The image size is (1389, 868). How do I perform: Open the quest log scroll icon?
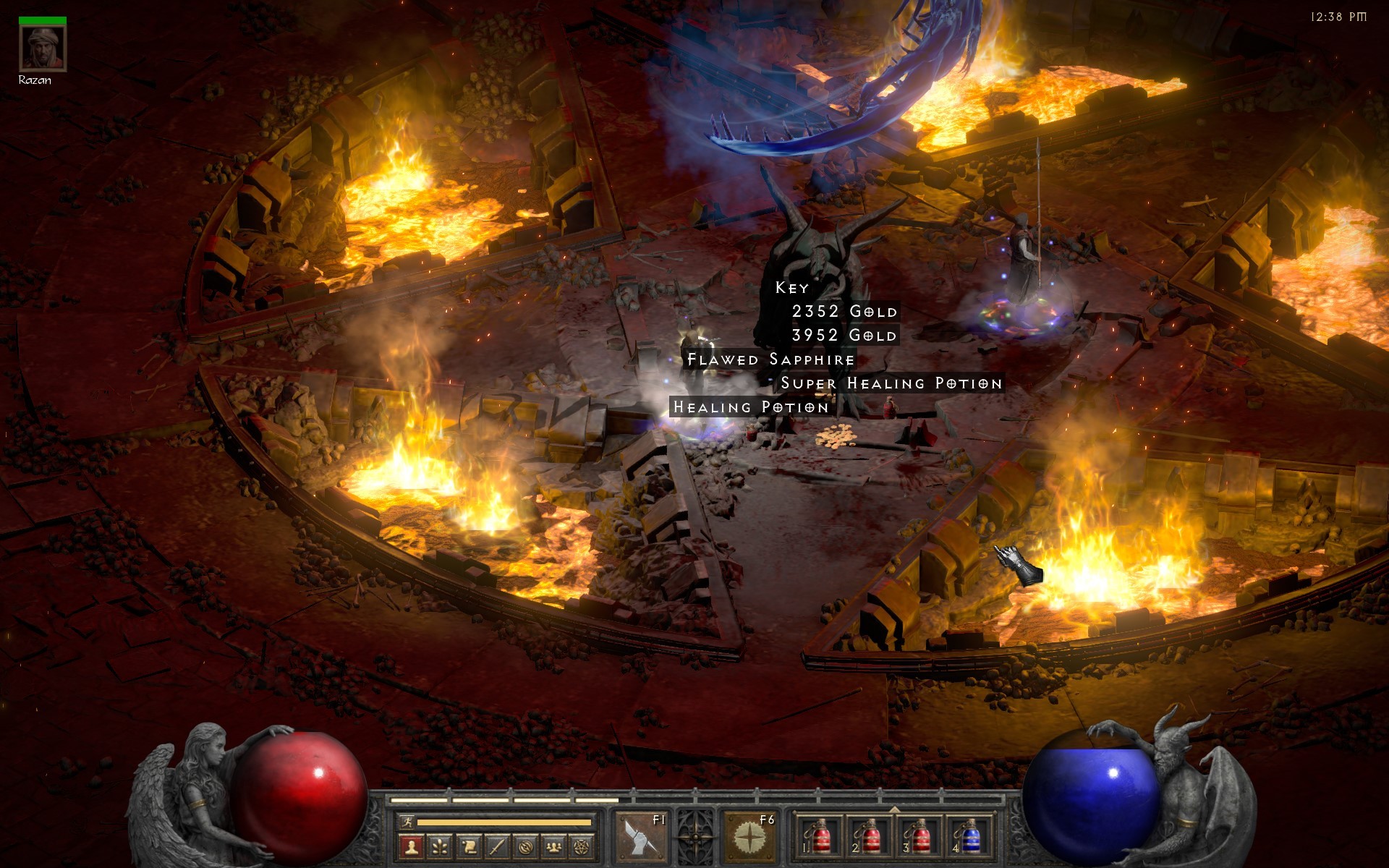pos(470,847)
